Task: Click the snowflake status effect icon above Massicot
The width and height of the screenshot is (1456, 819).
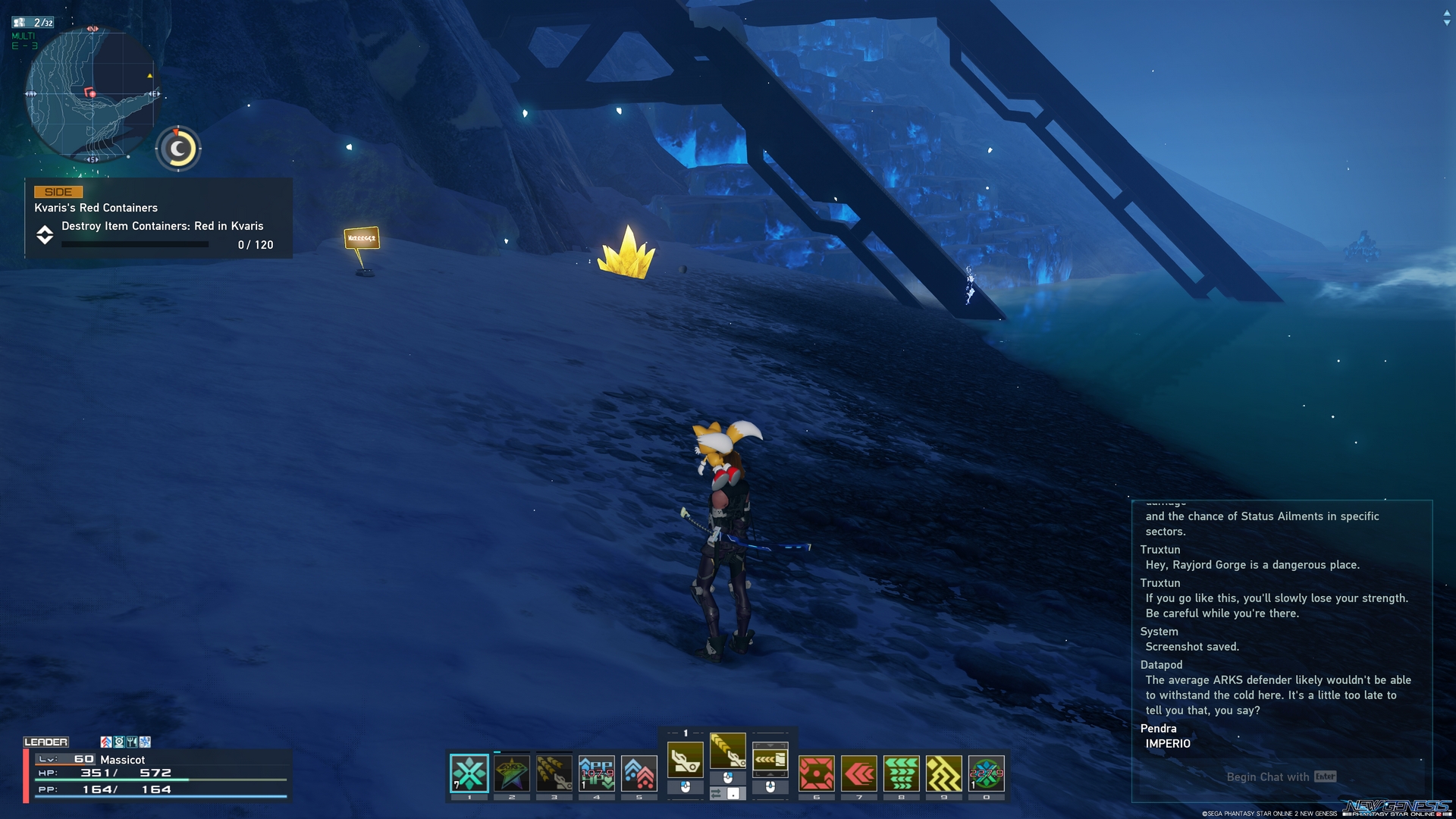Action: click(143, 741)
